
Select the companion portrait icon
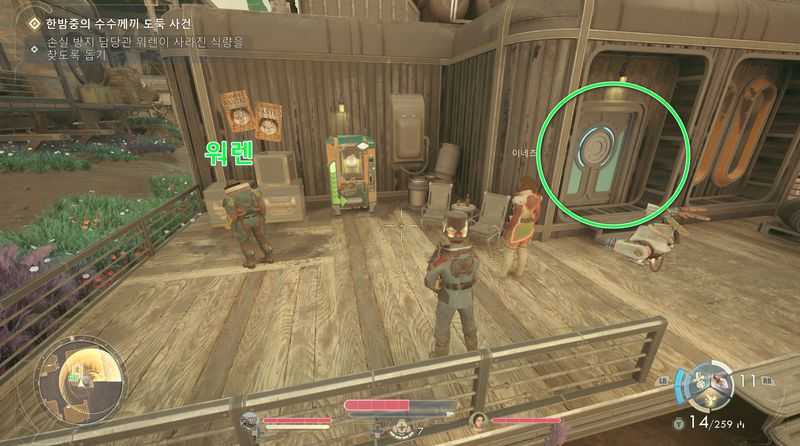(477, 421)
